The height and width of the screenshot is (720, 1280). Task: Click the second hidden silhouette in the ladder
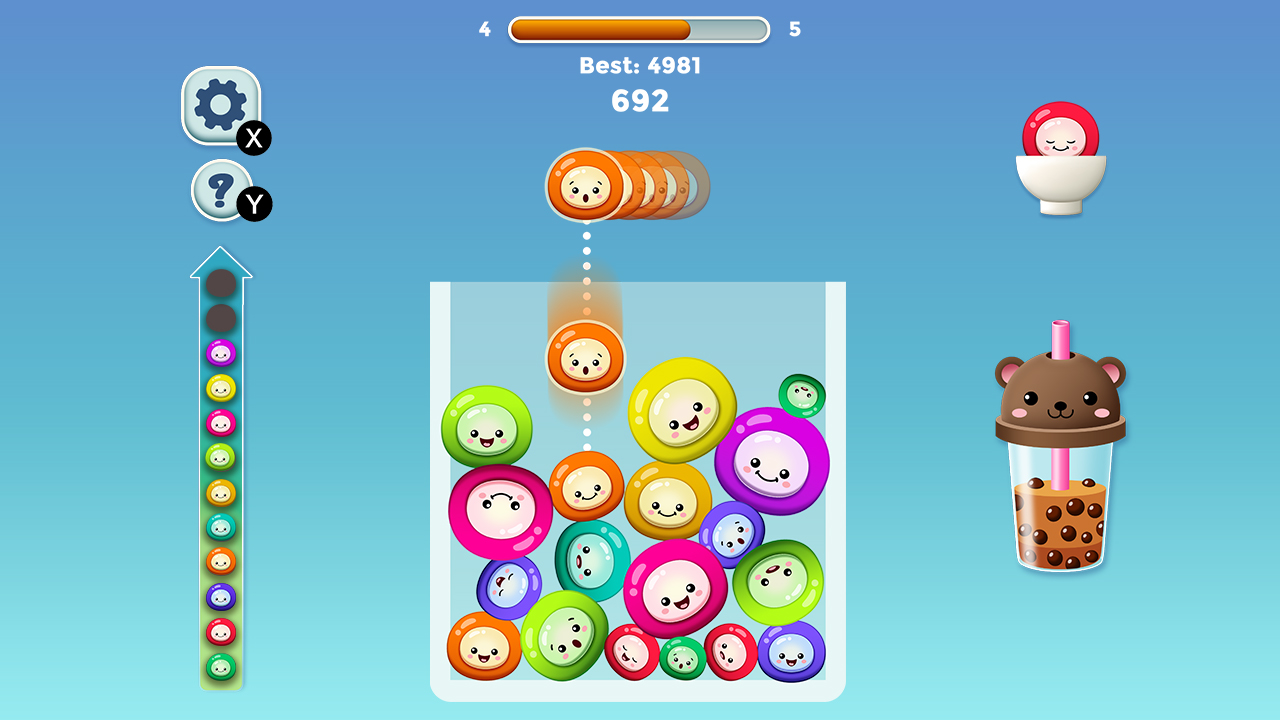tap(221, 320)
